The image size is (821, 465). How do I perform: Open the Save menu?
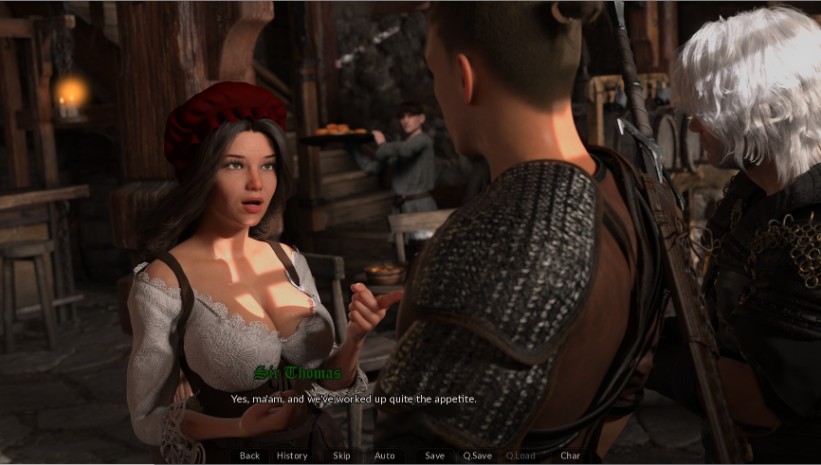coord(434,456)
